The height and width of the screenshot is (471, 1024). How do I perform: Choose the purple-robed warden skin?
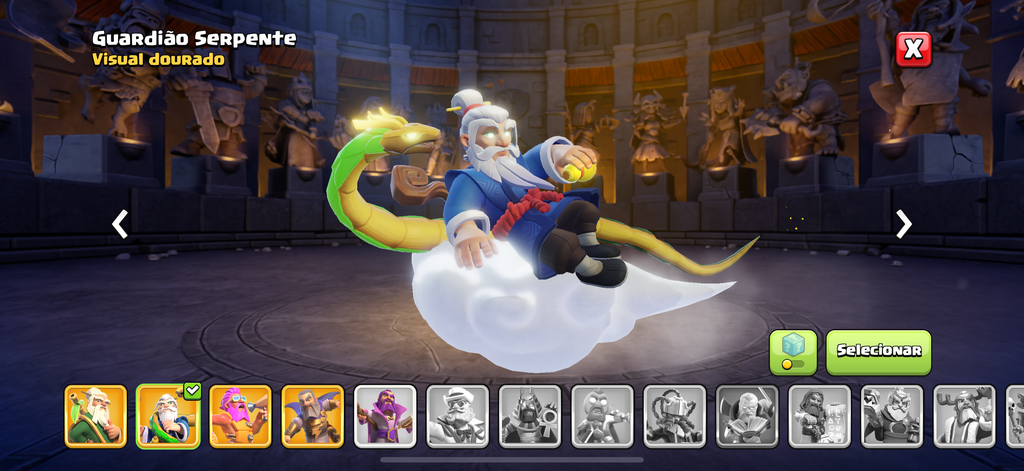coord(385,415)
